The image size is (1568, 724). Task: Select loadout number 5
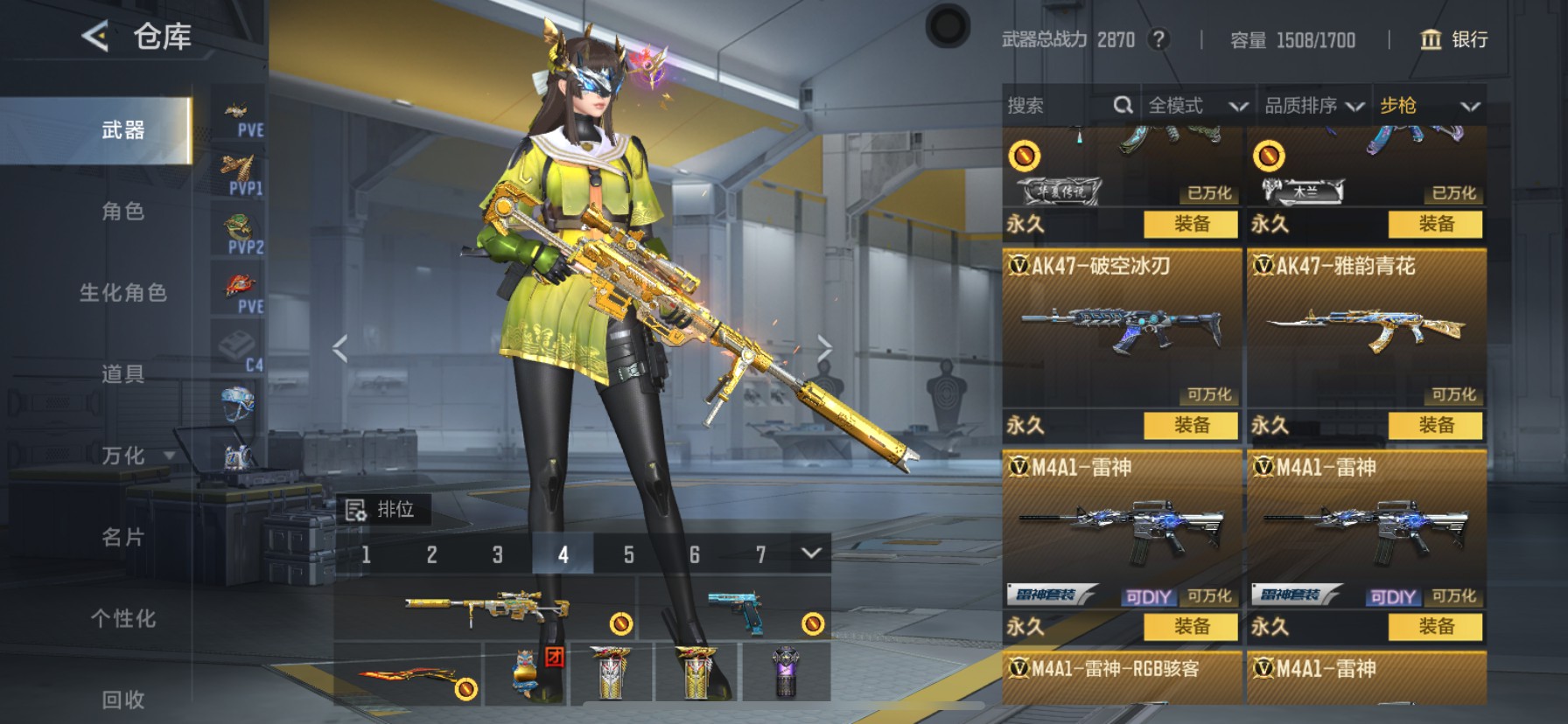click(x=628, y=554)
